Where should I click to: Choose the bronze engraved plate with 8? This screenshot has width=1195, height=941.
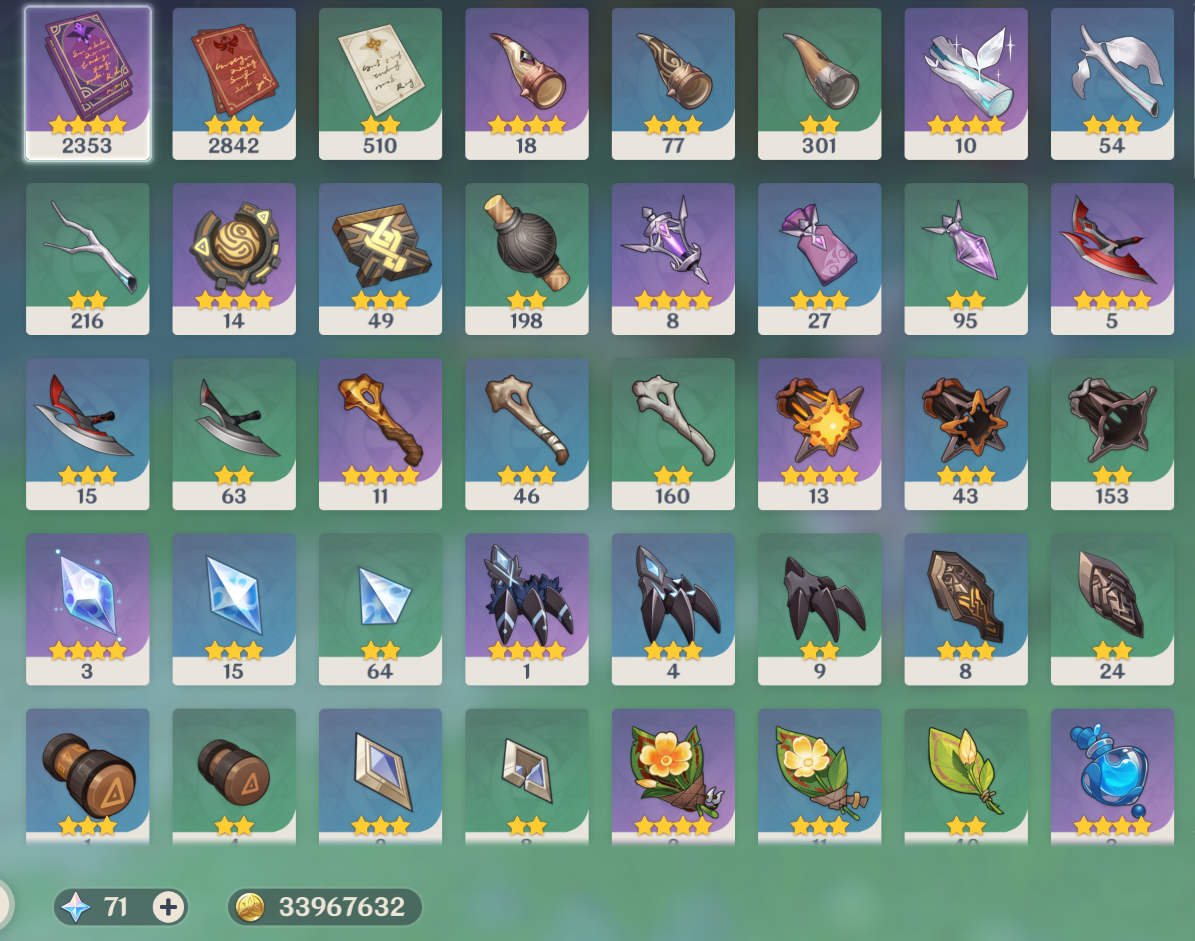pyautogui.click(x=965, y=607)
